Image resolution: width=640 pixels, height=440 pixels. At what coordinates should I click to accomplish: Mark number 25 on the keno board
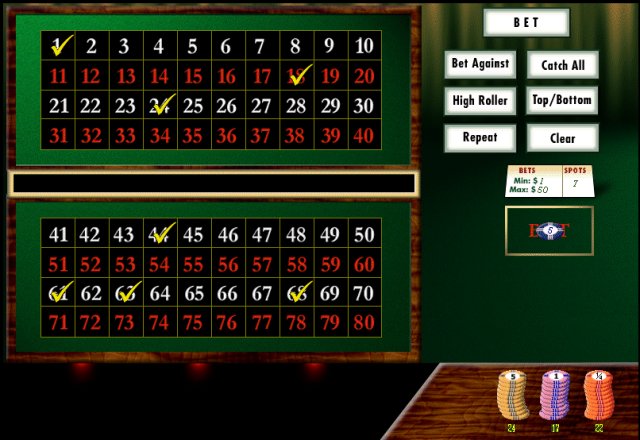[x=194, y=106]
